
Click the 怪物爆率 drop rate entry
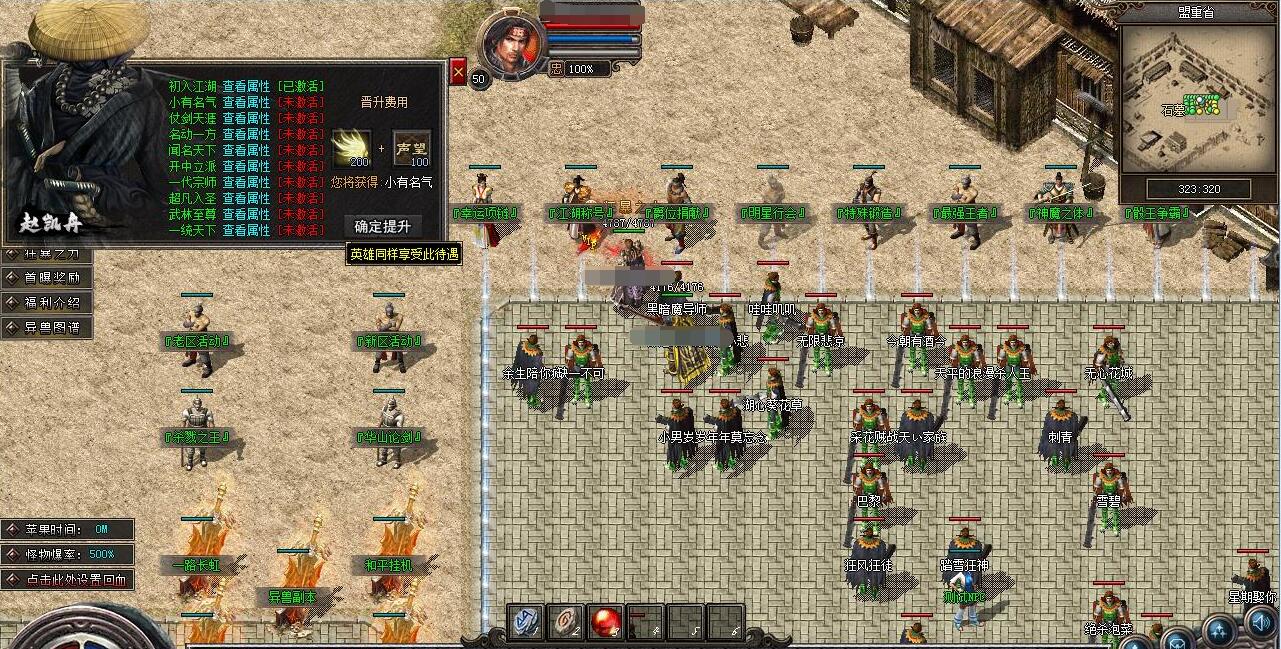[x=68, y=554]
